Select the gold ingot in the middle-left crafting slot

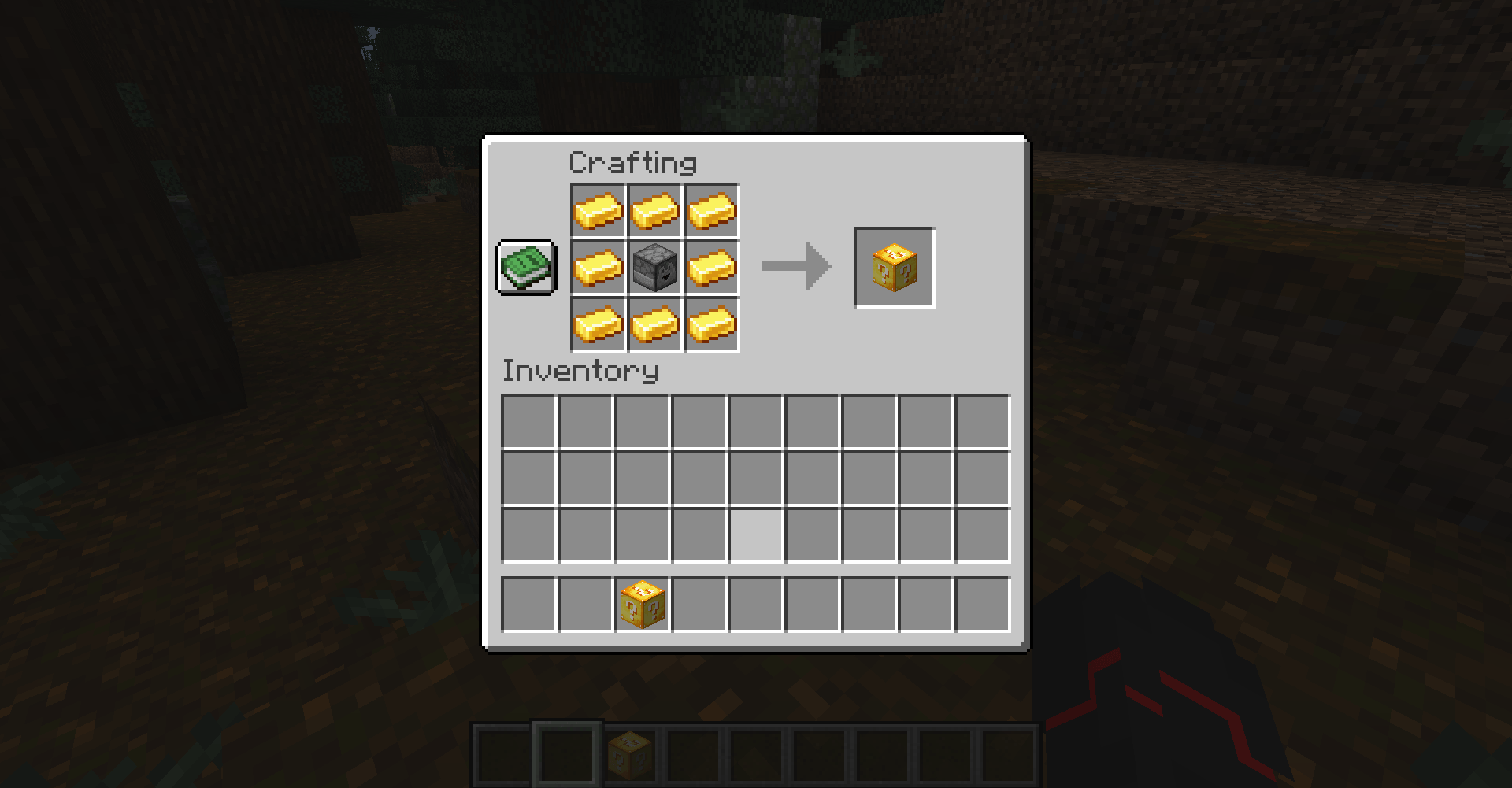pyautogui.click(x=598, y=268)
